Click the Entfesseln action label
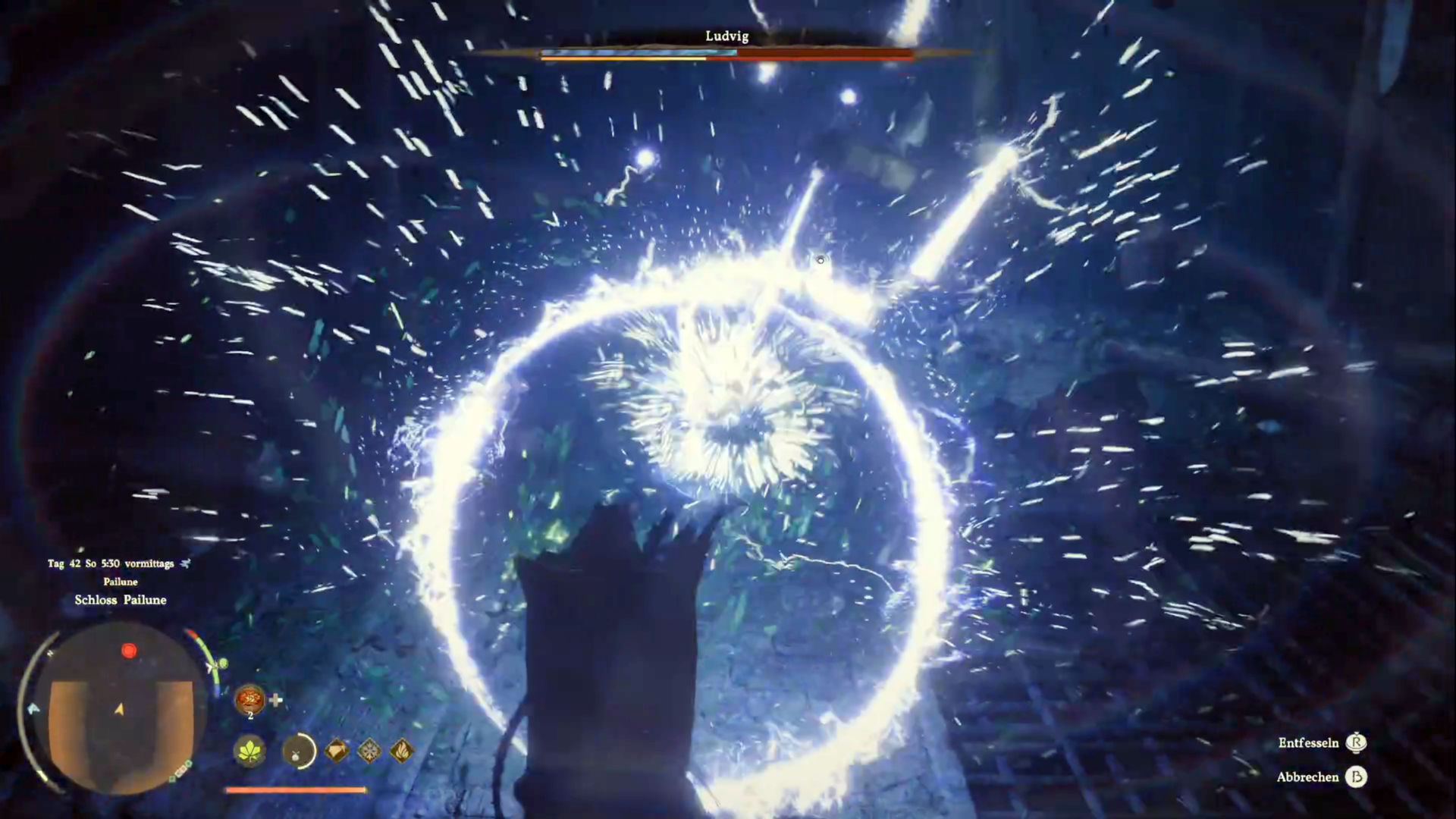Screen dimensions: 1456x819 pyautogui.click(x=1308, y=743)
